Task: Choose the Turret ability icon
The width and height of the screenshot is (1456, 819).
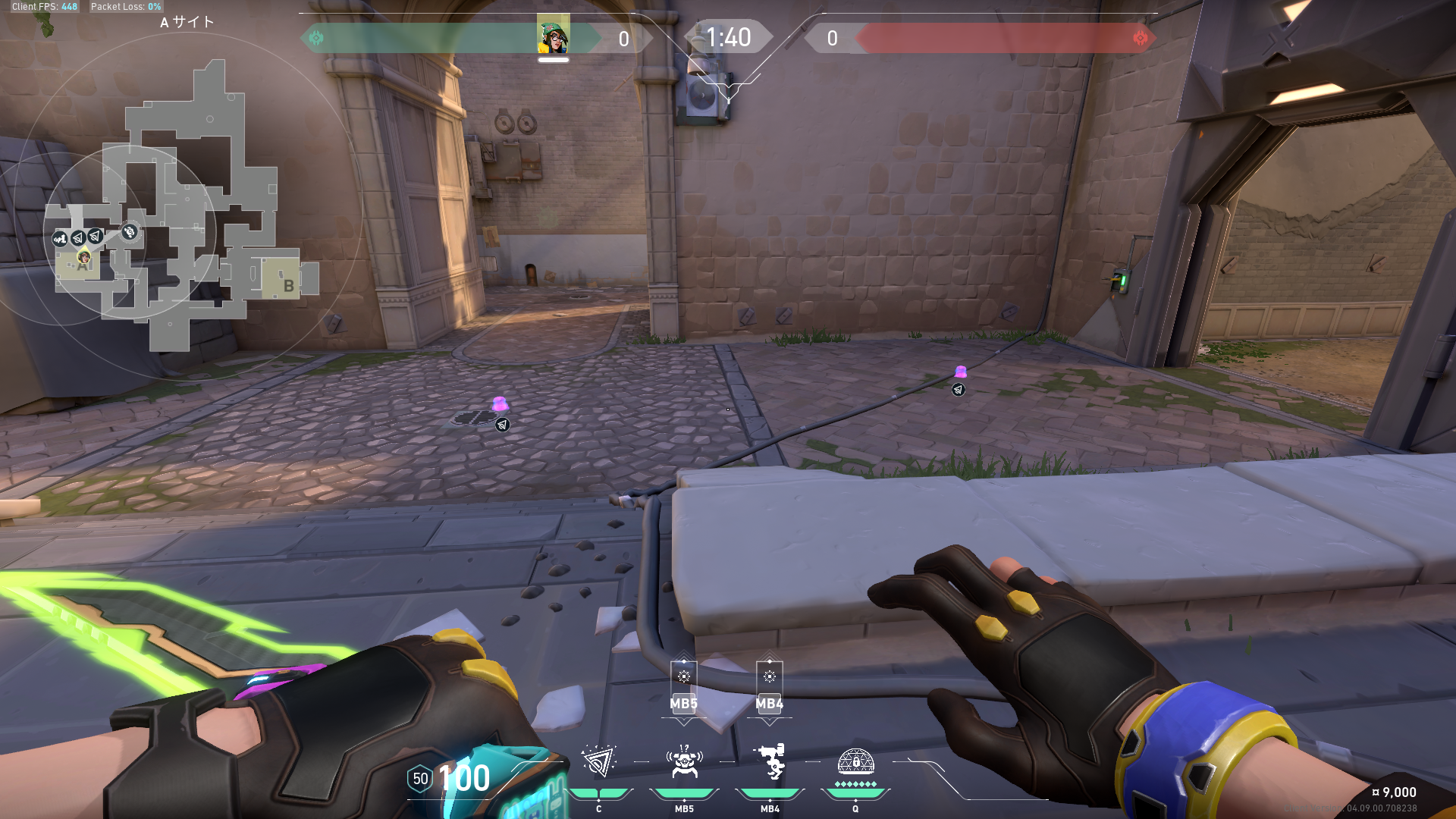Action: [770, 762]
